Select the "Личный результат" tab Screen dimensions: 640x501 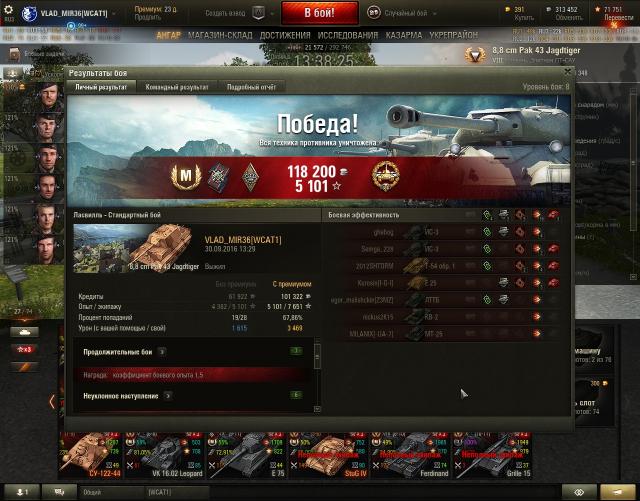point(102,87)
